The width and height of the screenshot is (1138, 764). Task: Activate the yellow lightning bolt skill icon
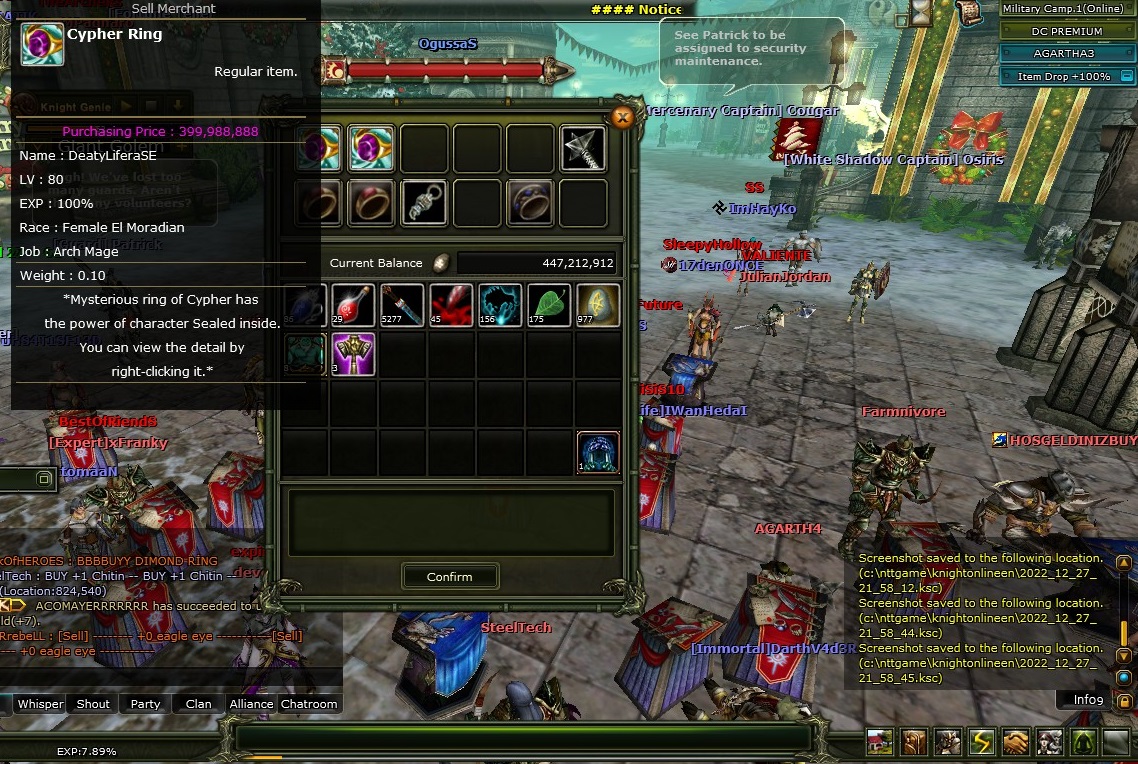982,742
